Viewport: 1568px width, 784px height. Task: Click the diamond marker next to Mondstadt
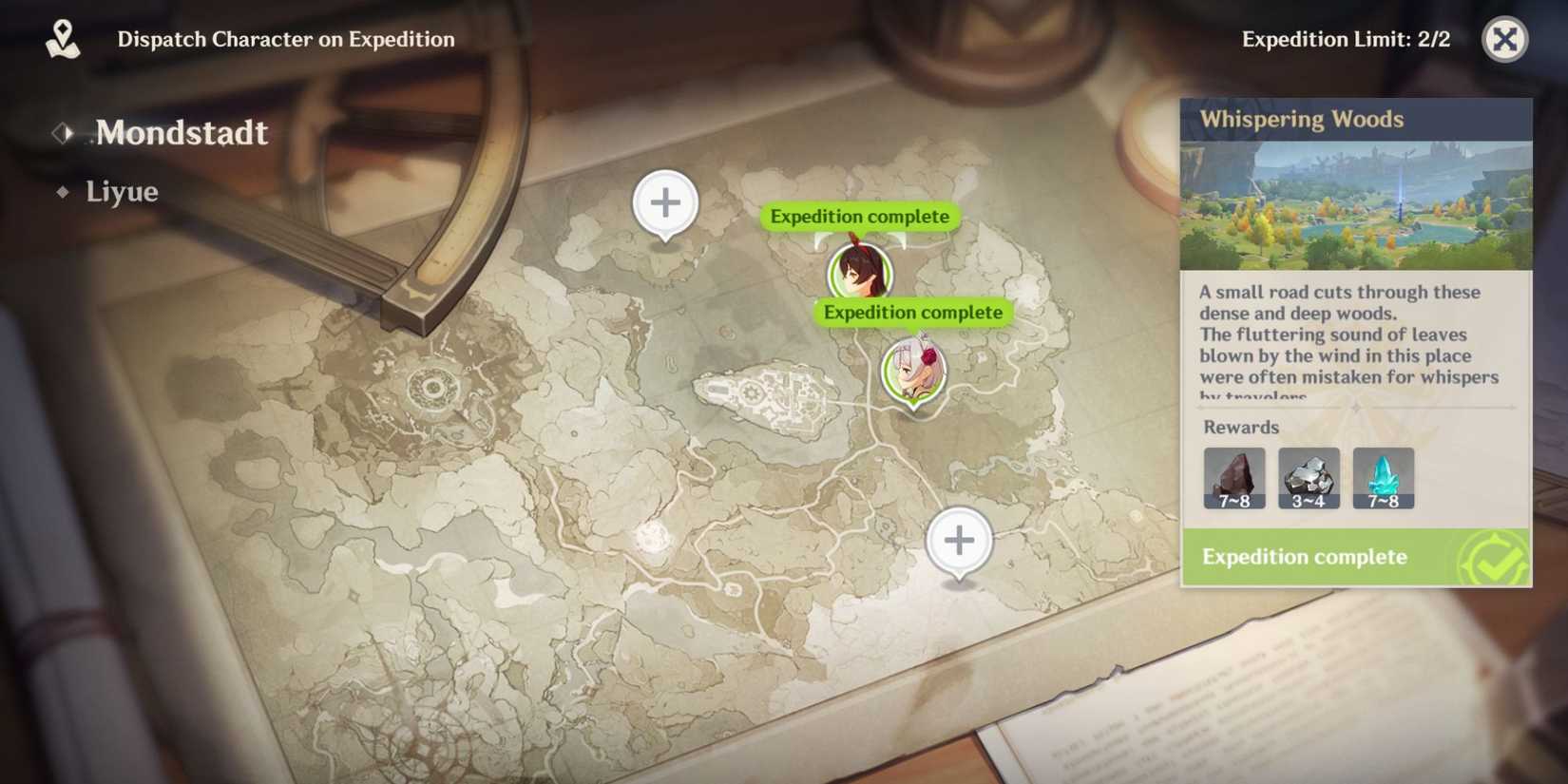(64, 133)
